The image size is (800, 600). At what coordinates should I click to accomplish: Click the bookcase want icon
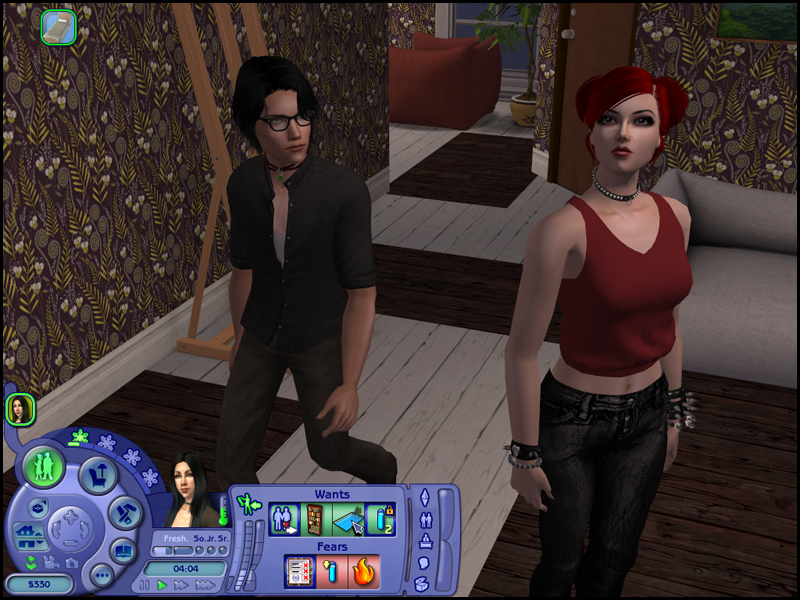tap(315, 519)
